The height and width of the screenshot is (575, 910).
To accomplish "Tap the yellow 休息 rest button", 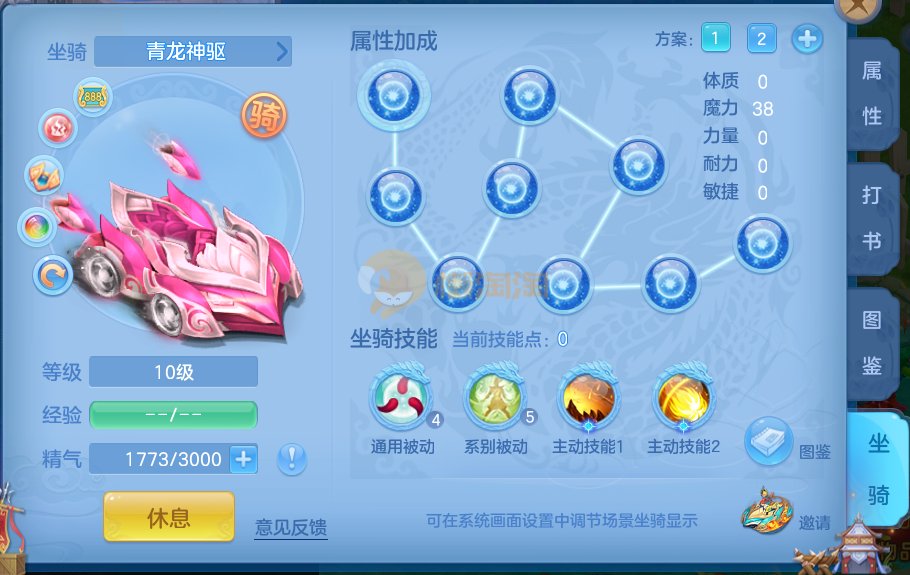I will [x=169, y=517].
